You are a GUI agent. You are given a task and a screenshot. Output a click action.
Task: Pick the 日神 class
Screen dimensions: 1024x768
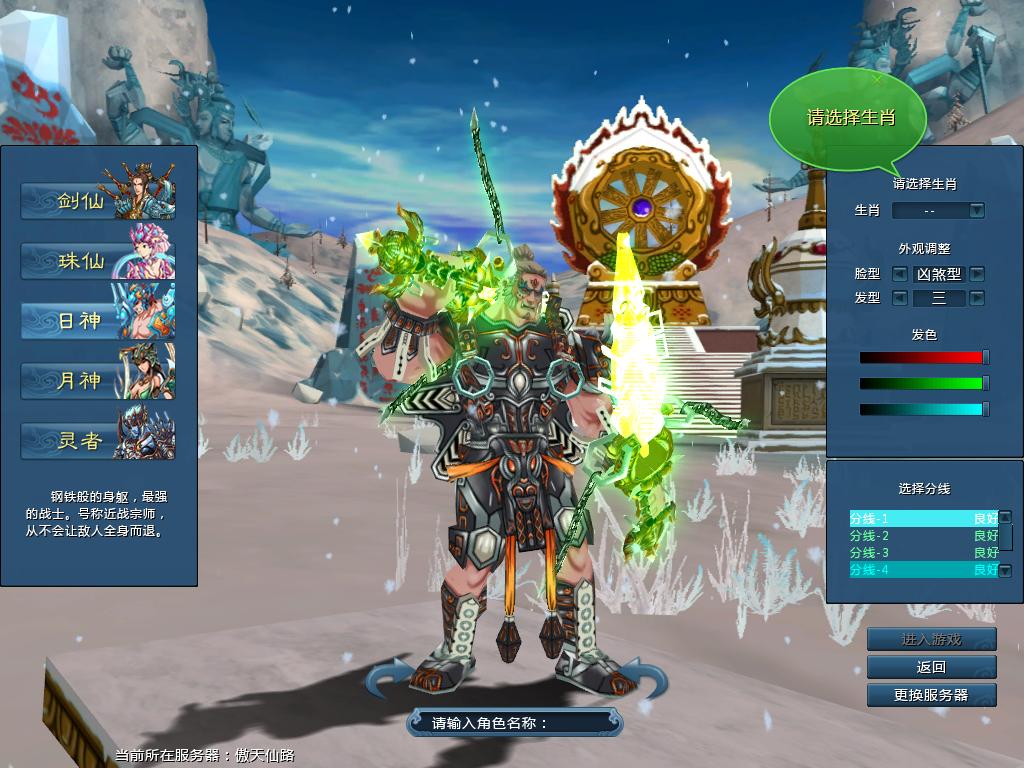[x=98, y=321]
